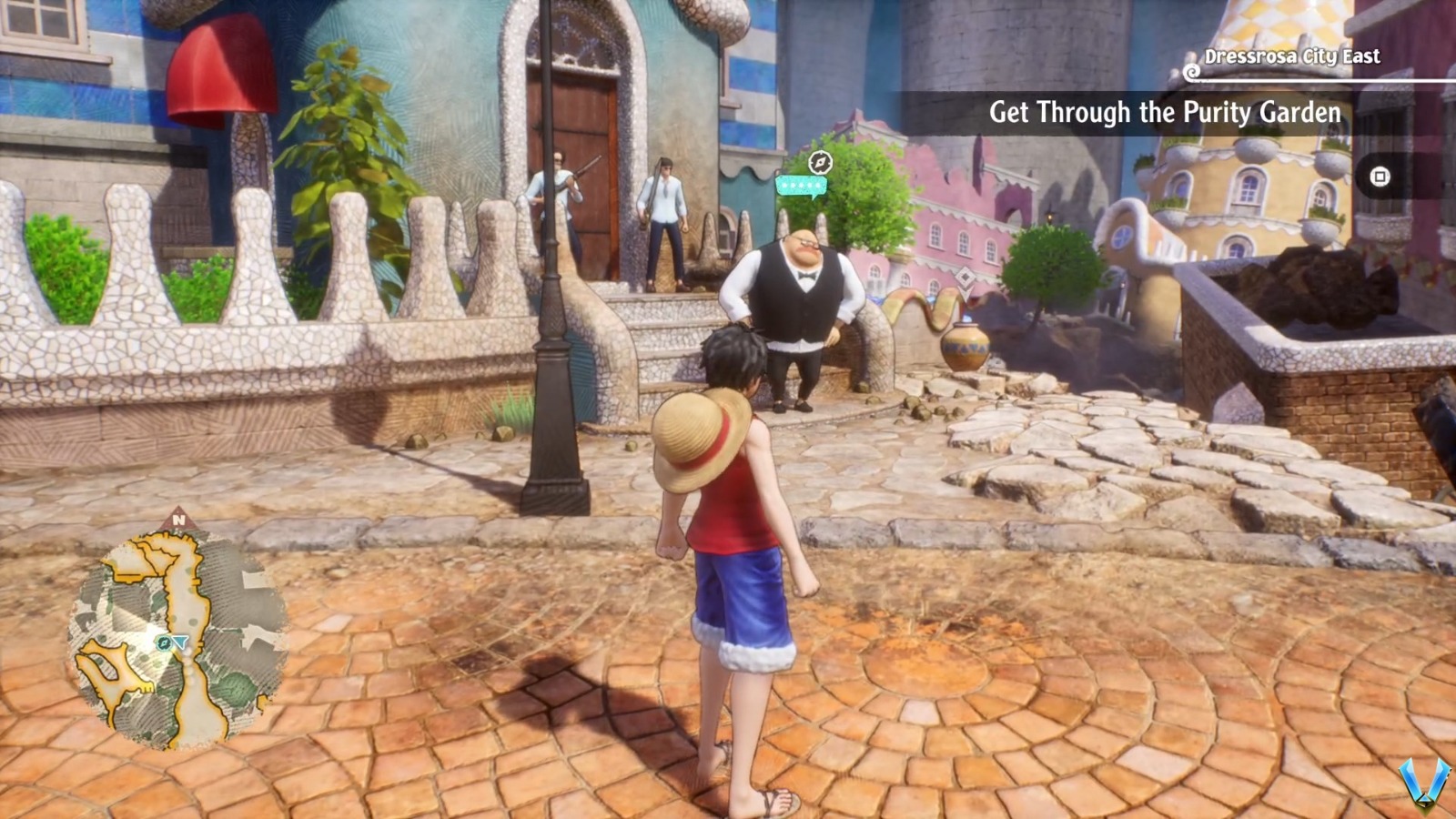Toggle the Dressrosa City East location header

1290,56
